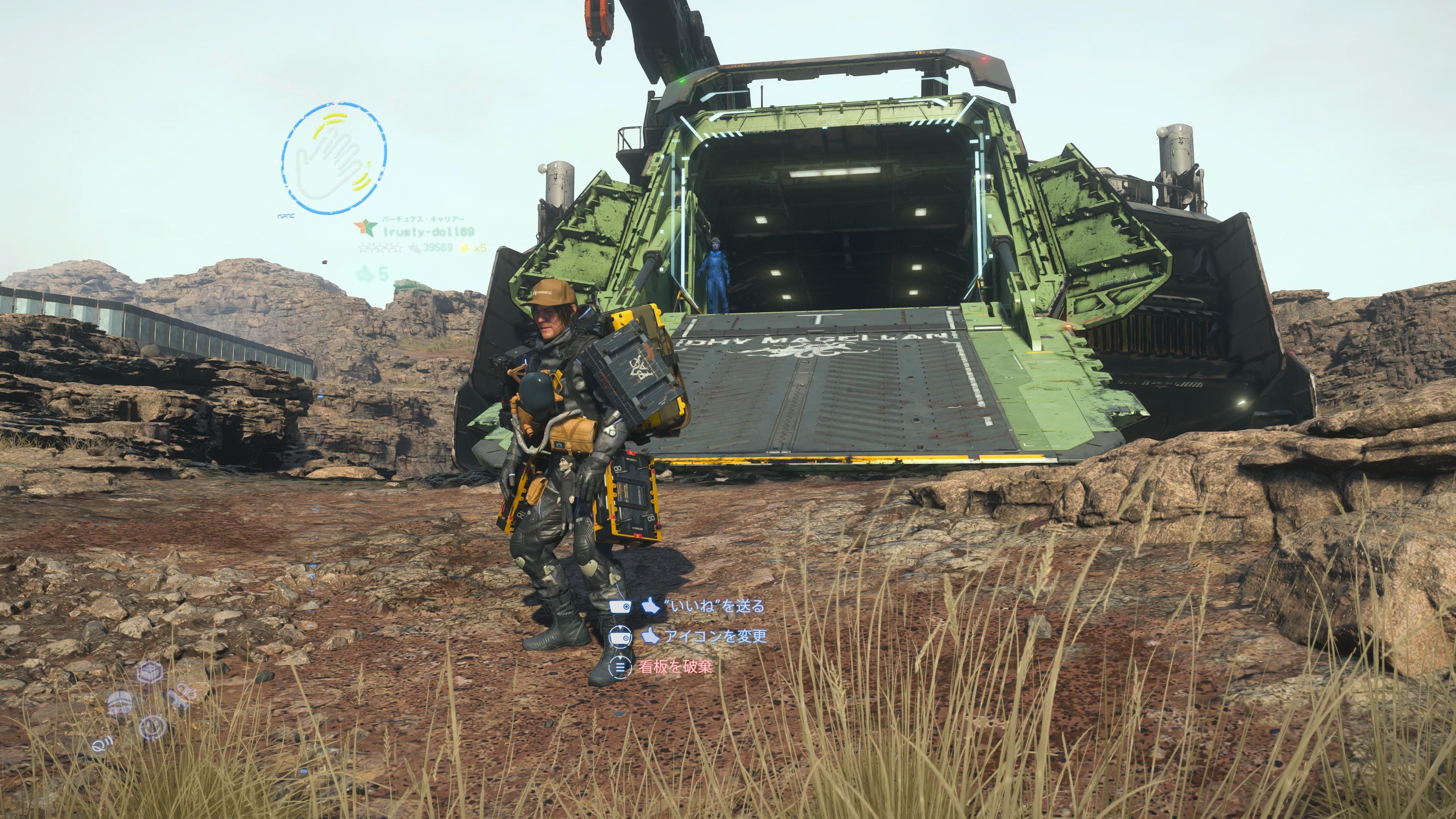Select the waving hand sign hologram
The image size is (1456, 819).
tap(334, 158)
